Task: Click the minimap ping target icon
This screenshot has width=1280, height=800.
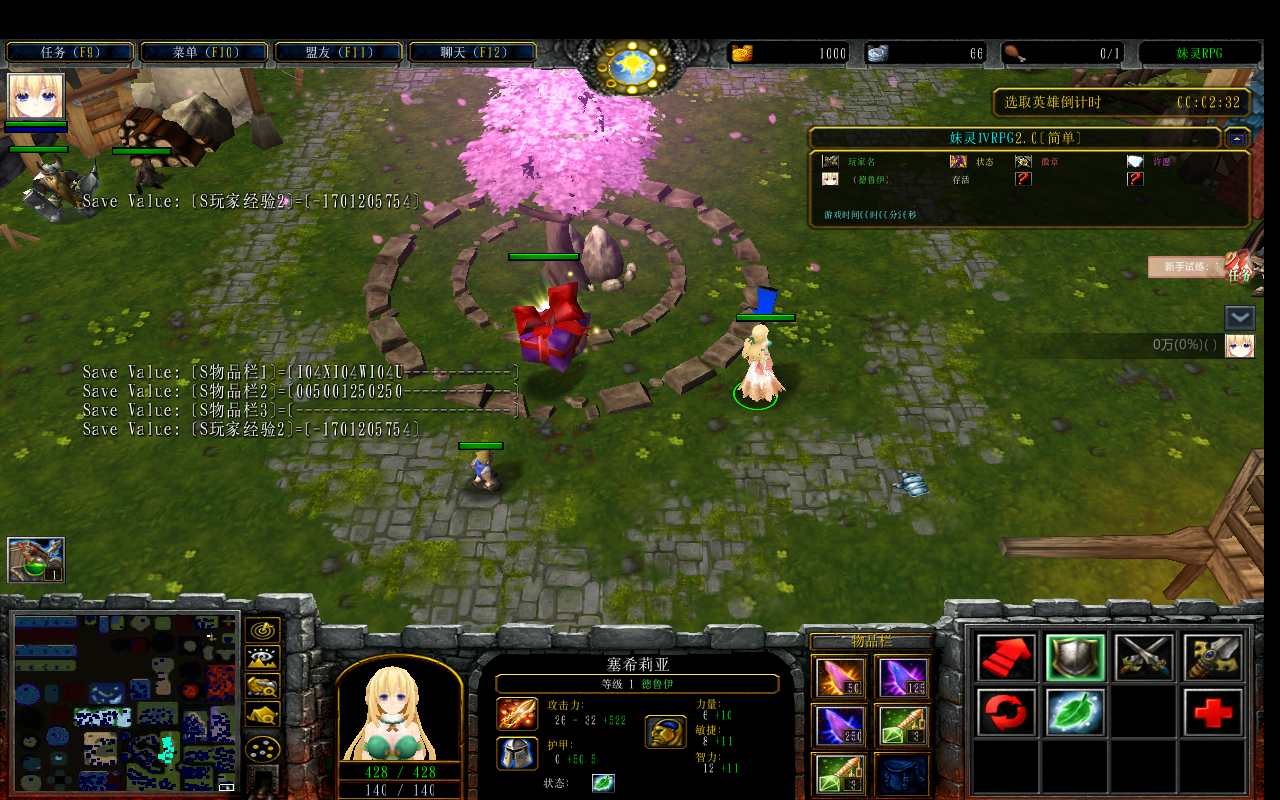Action: [262, 630]
